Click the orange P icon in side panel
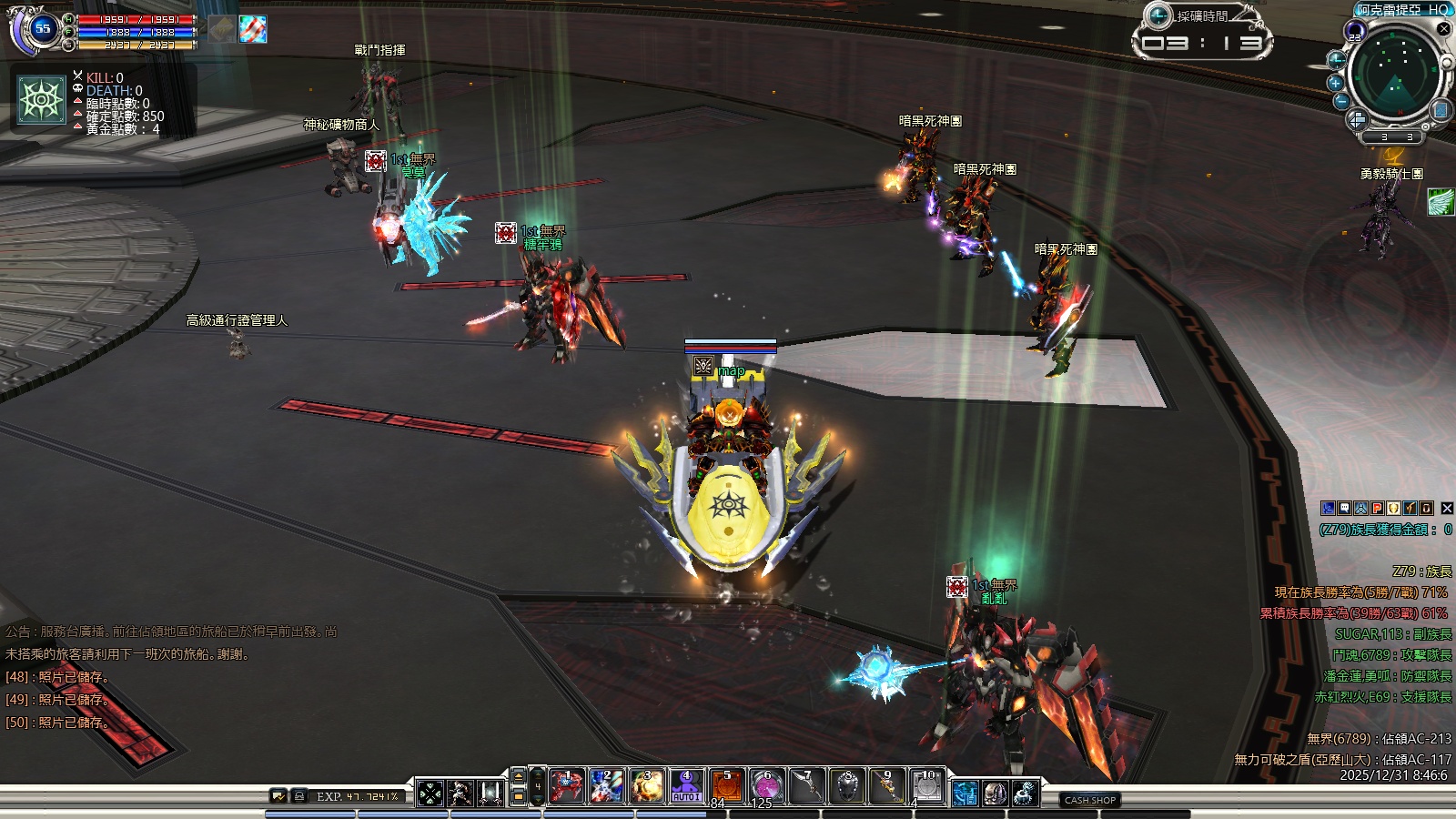Viewport: 1456px width, 819px height. point(1377,509)
